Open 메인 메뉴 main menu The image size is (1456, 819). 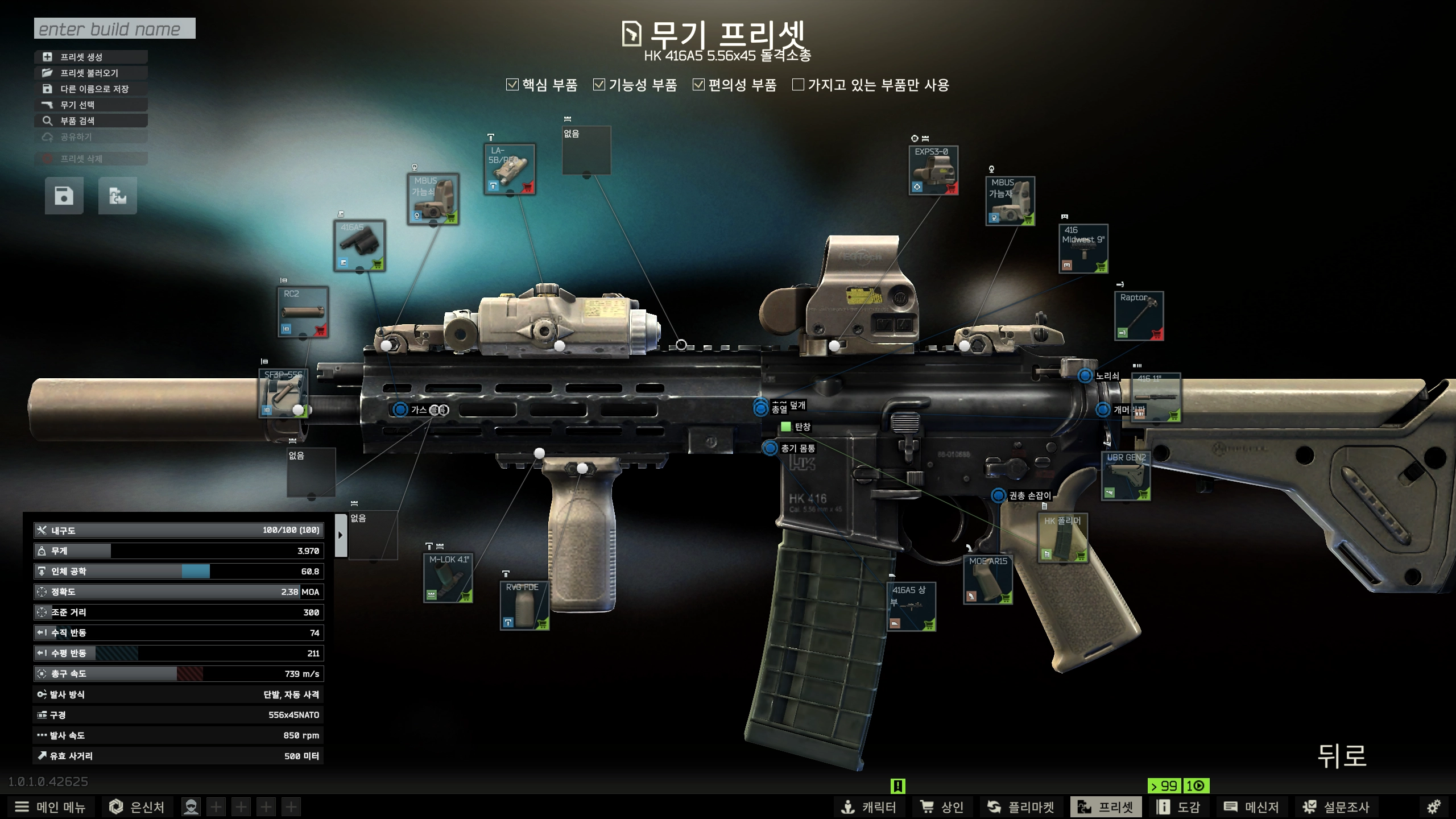click(50, 807)
